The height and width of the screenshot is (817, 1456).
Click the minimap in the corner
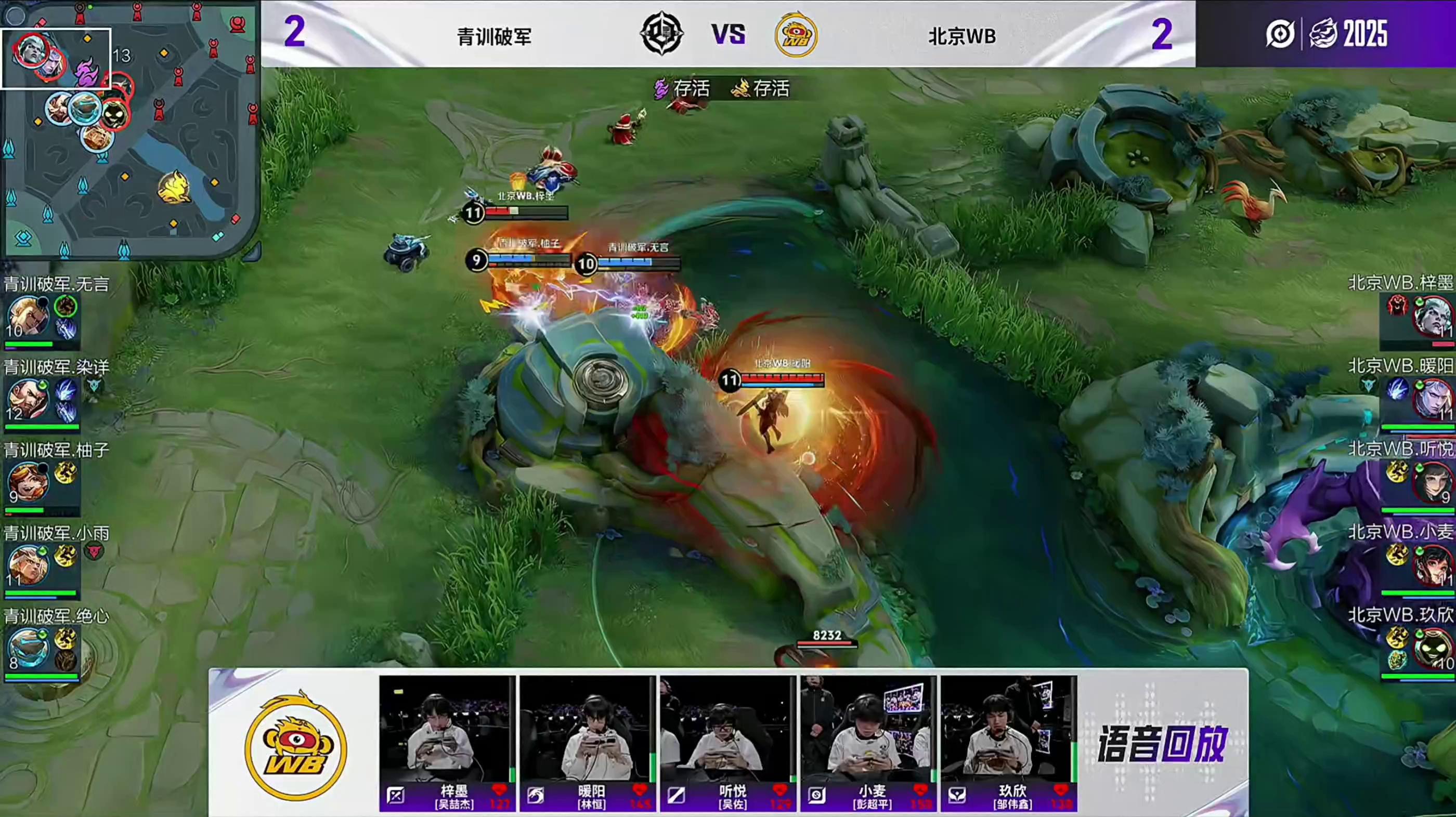pyautogui.click(x=130, y=129)
